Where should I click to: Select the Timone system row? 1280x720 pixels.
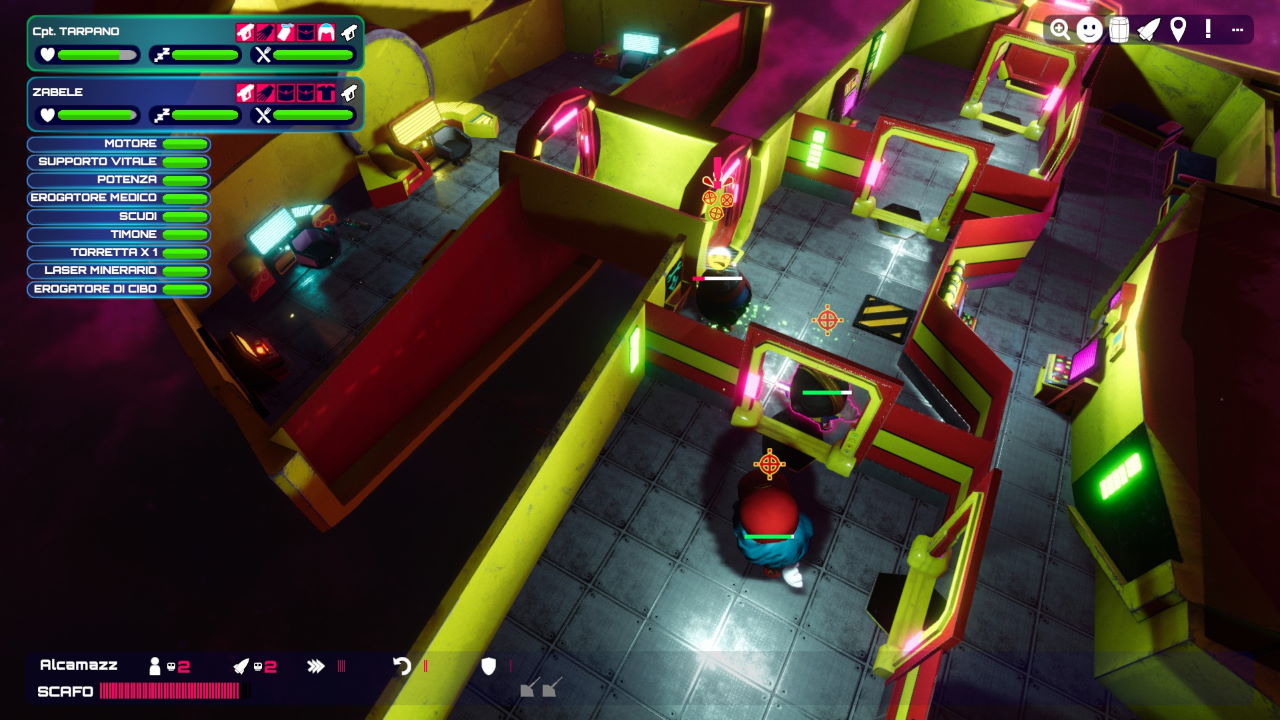click(119, 234)
